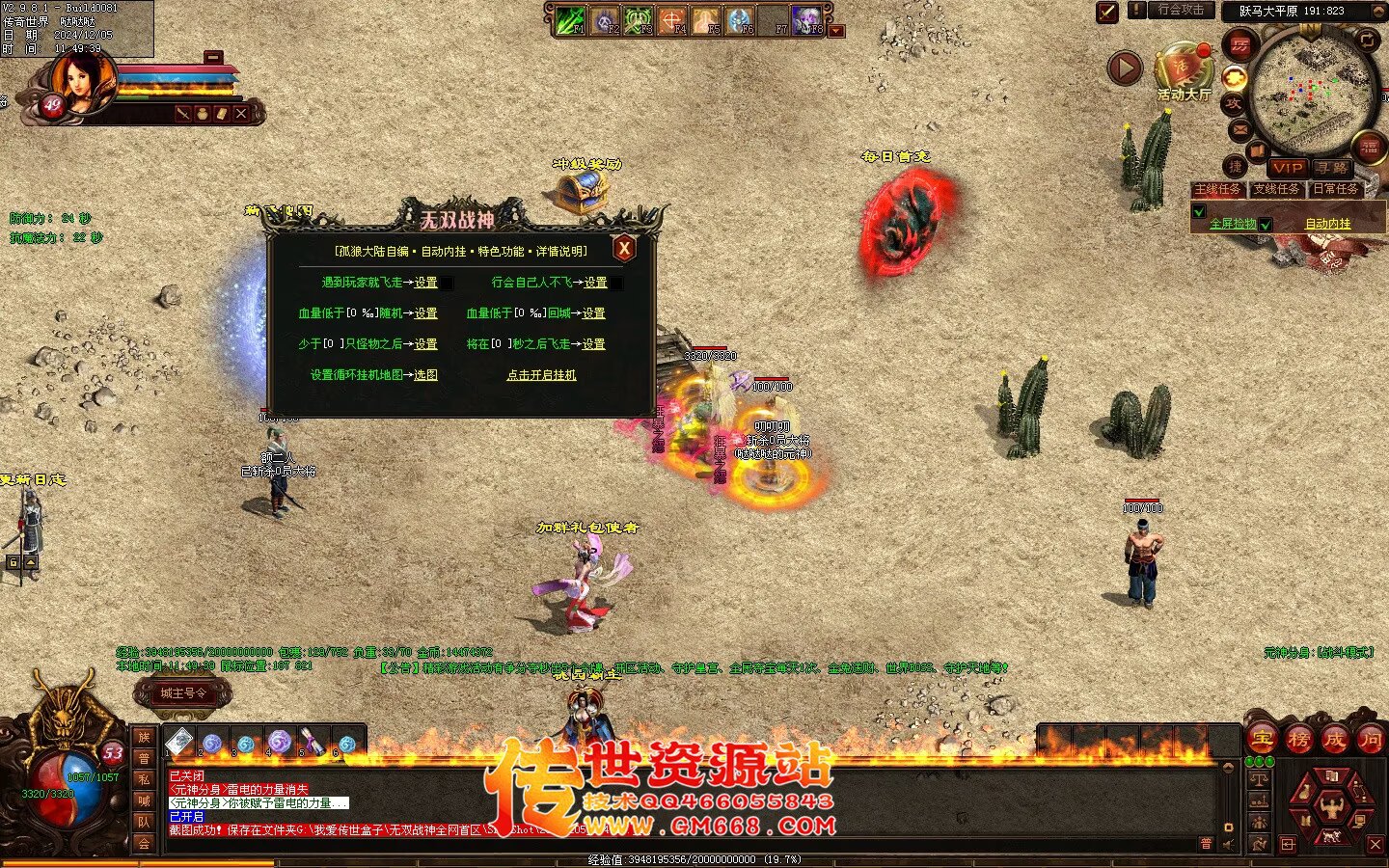Open the 成 achievements button

(x=1334, y=740)
